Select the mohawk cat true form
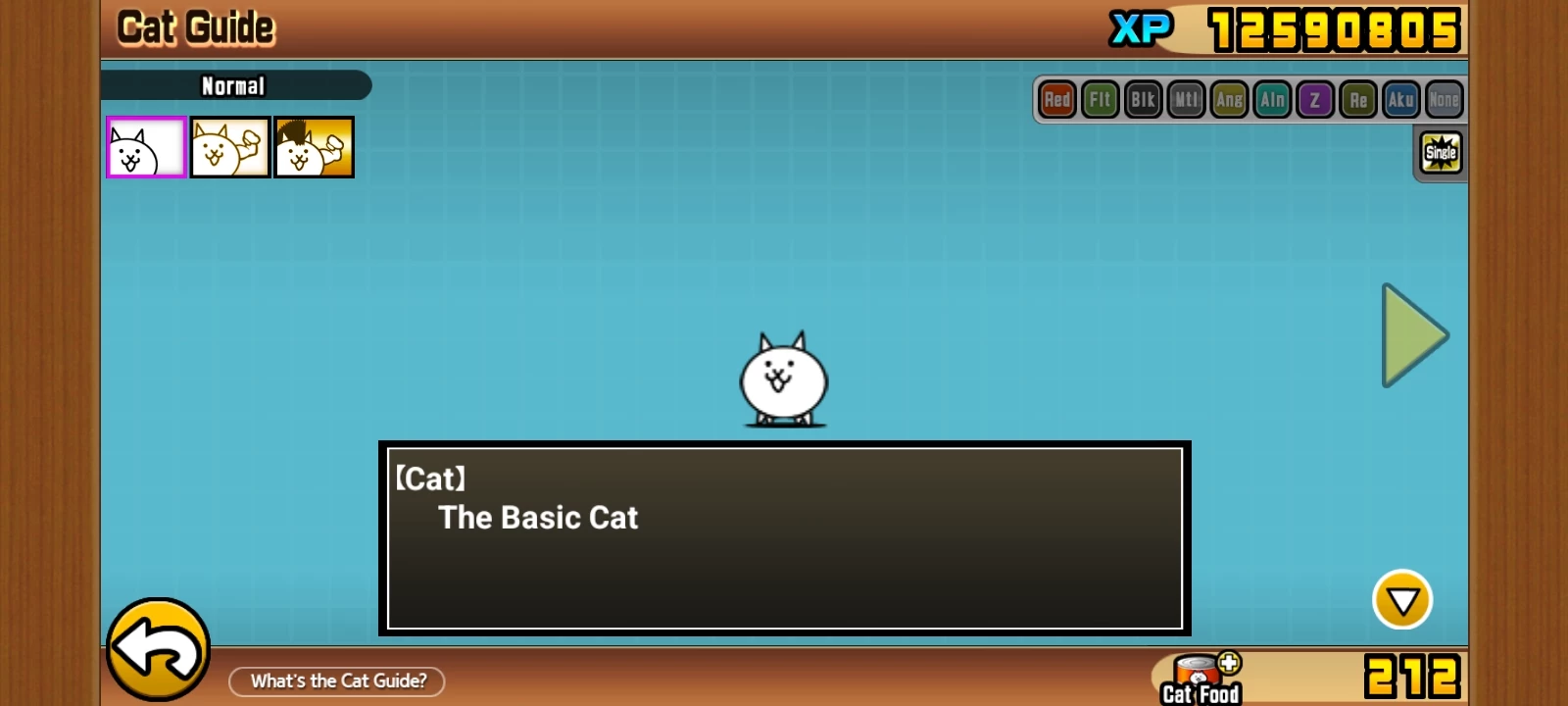Image resolution: width=1568 pixels, height=706 pixels. (x=314, y=148)
